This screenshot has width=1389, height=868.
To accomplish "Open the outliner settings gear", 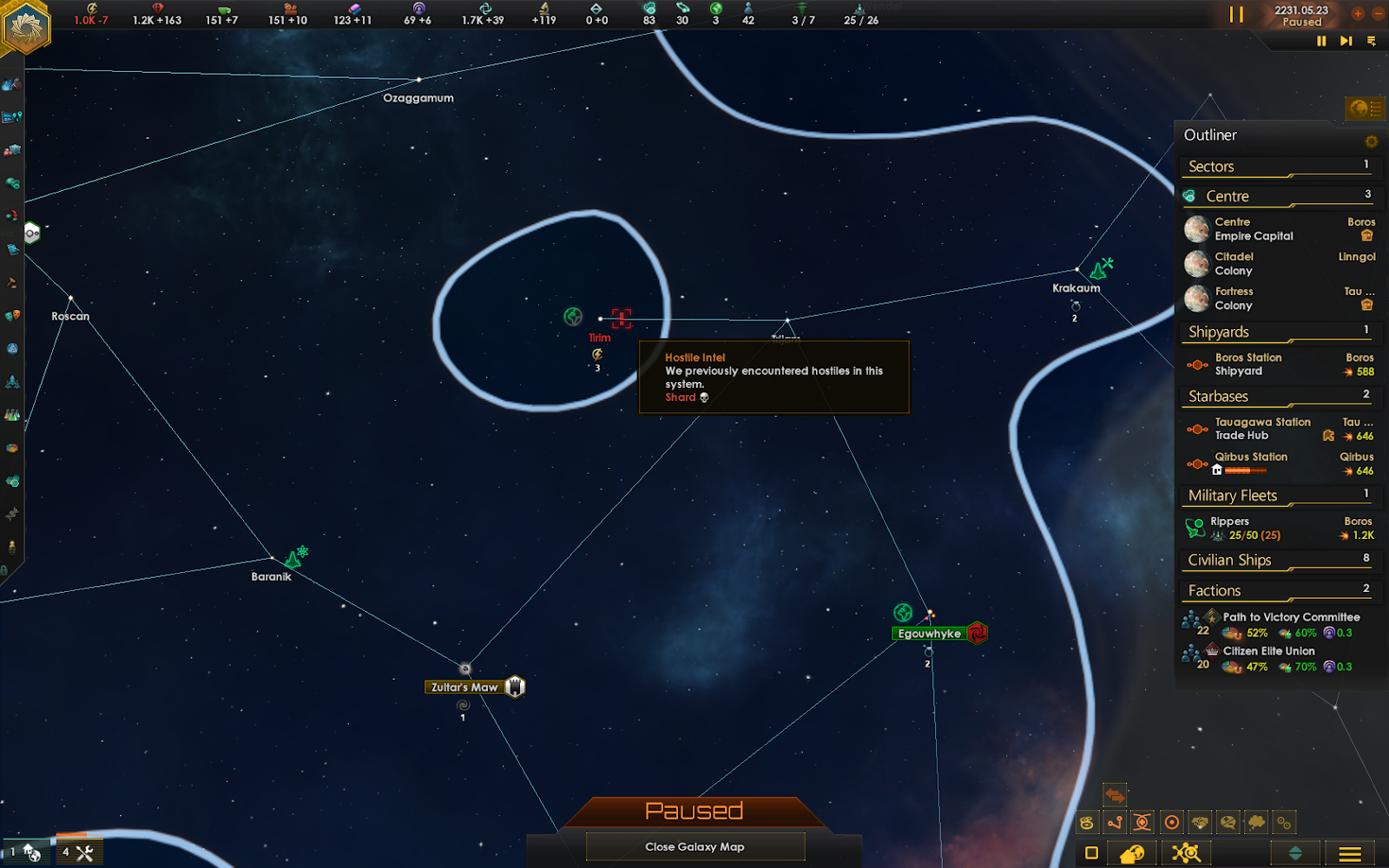I will coord(1372,141).
